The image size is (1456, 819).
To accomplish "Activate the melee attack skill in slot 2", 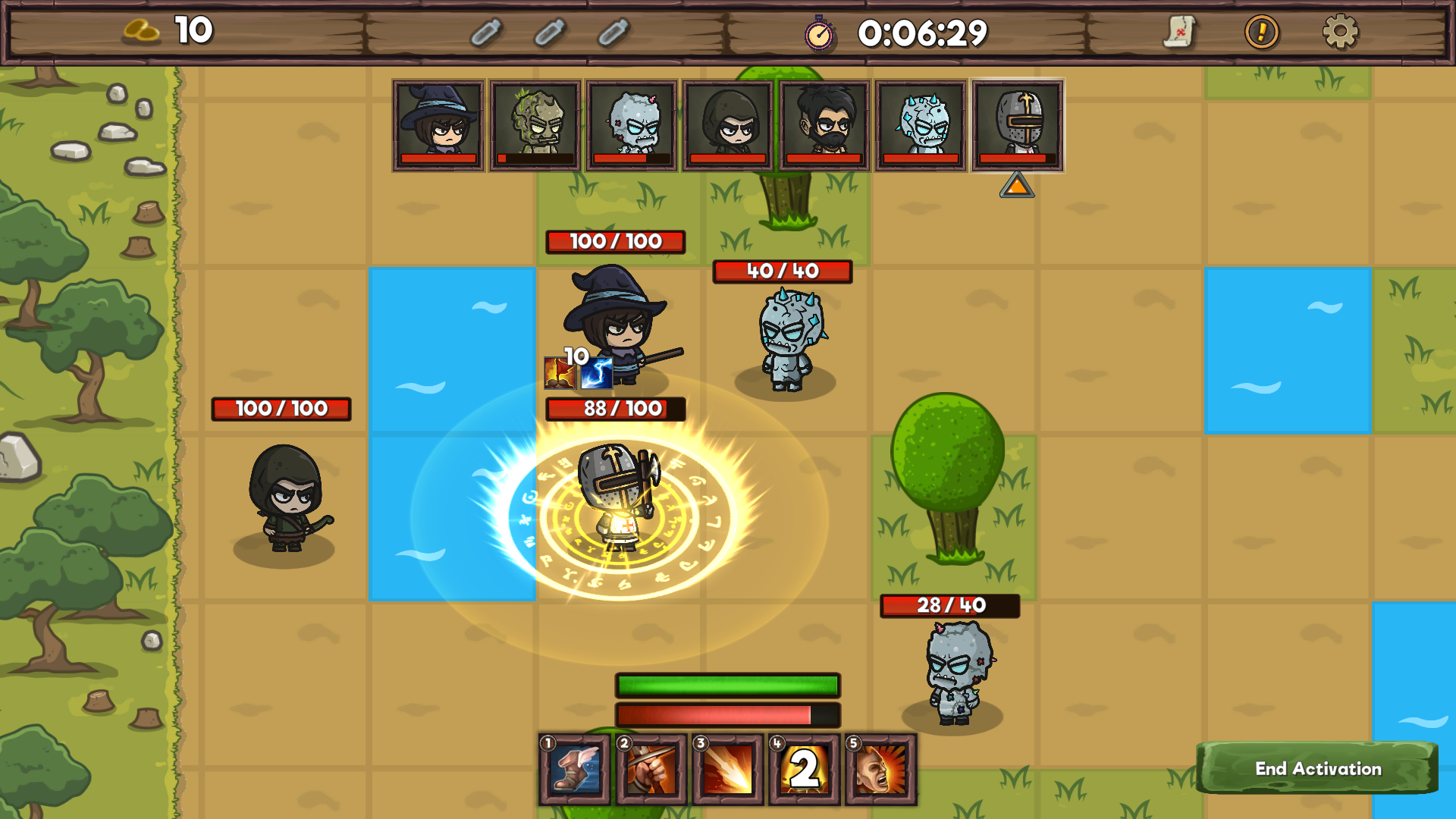I will (x=651, y=769).
